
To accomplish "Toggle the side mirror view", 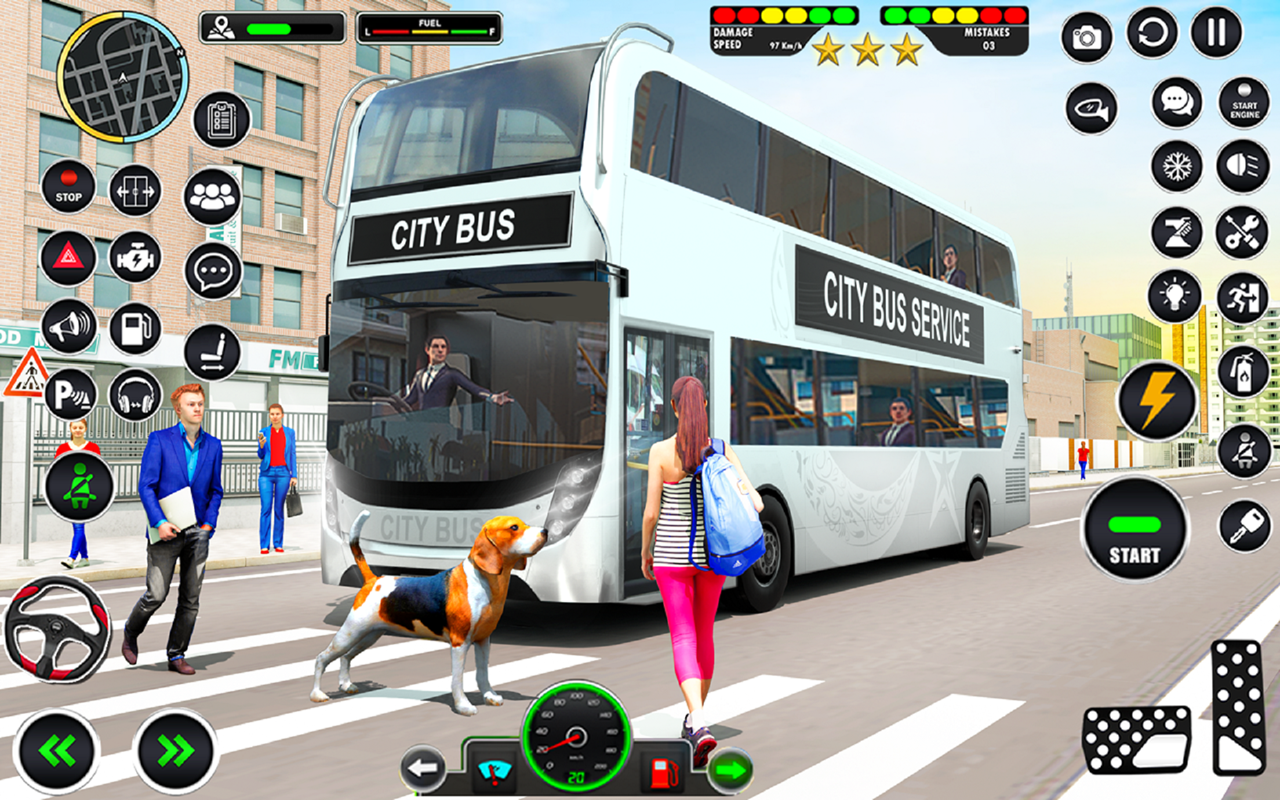I will tap(1090, 110).
